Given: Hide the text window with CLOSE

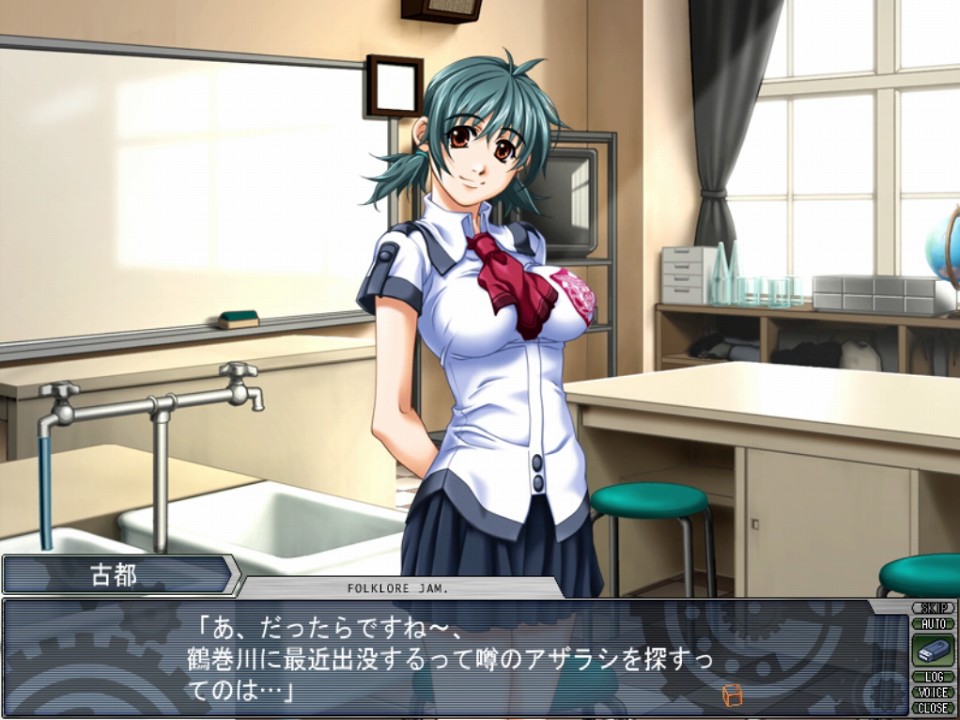Looking at the screenshot, I should [x=932, y=708].
